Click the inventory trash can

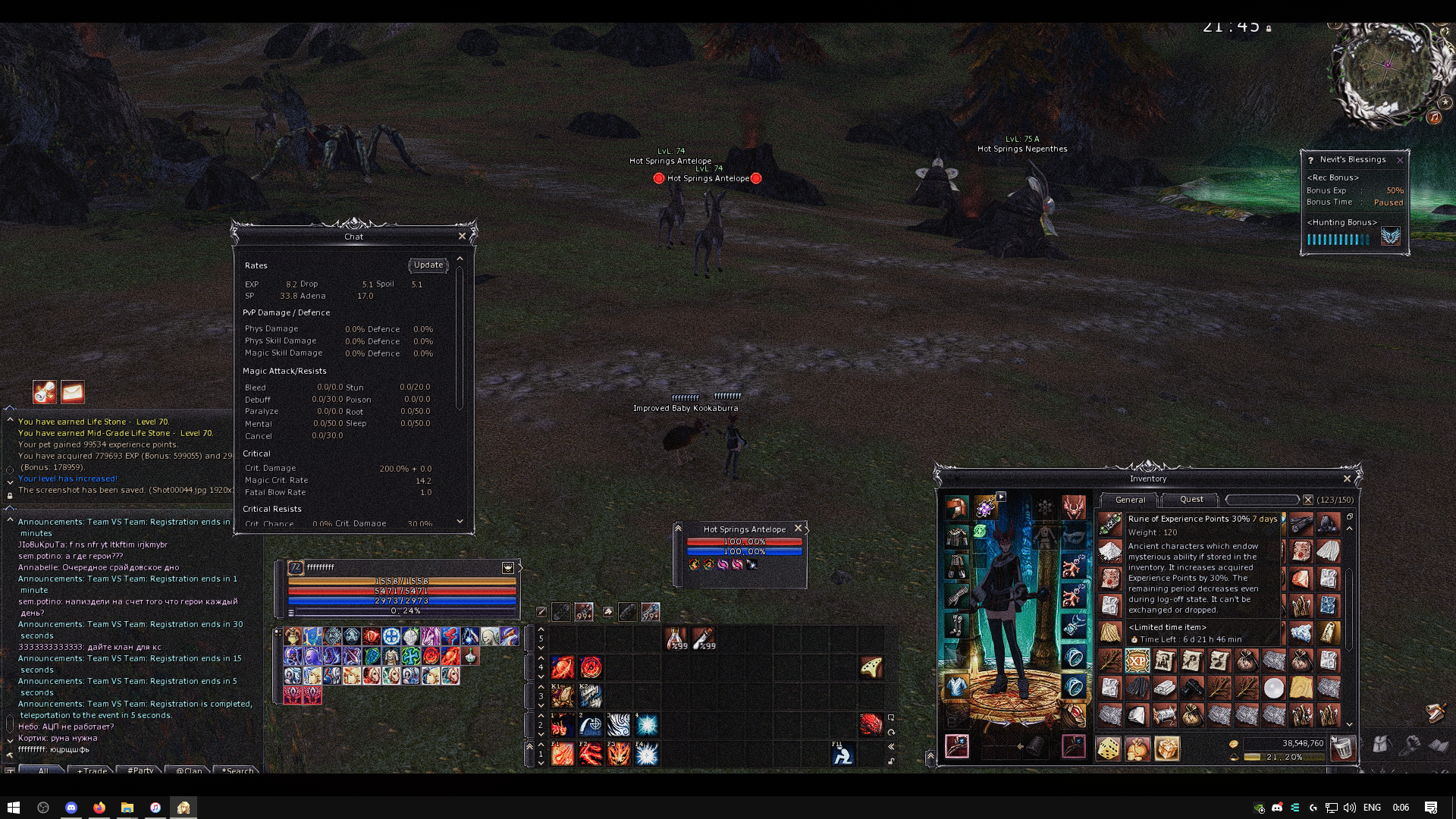pos(1343,748)
